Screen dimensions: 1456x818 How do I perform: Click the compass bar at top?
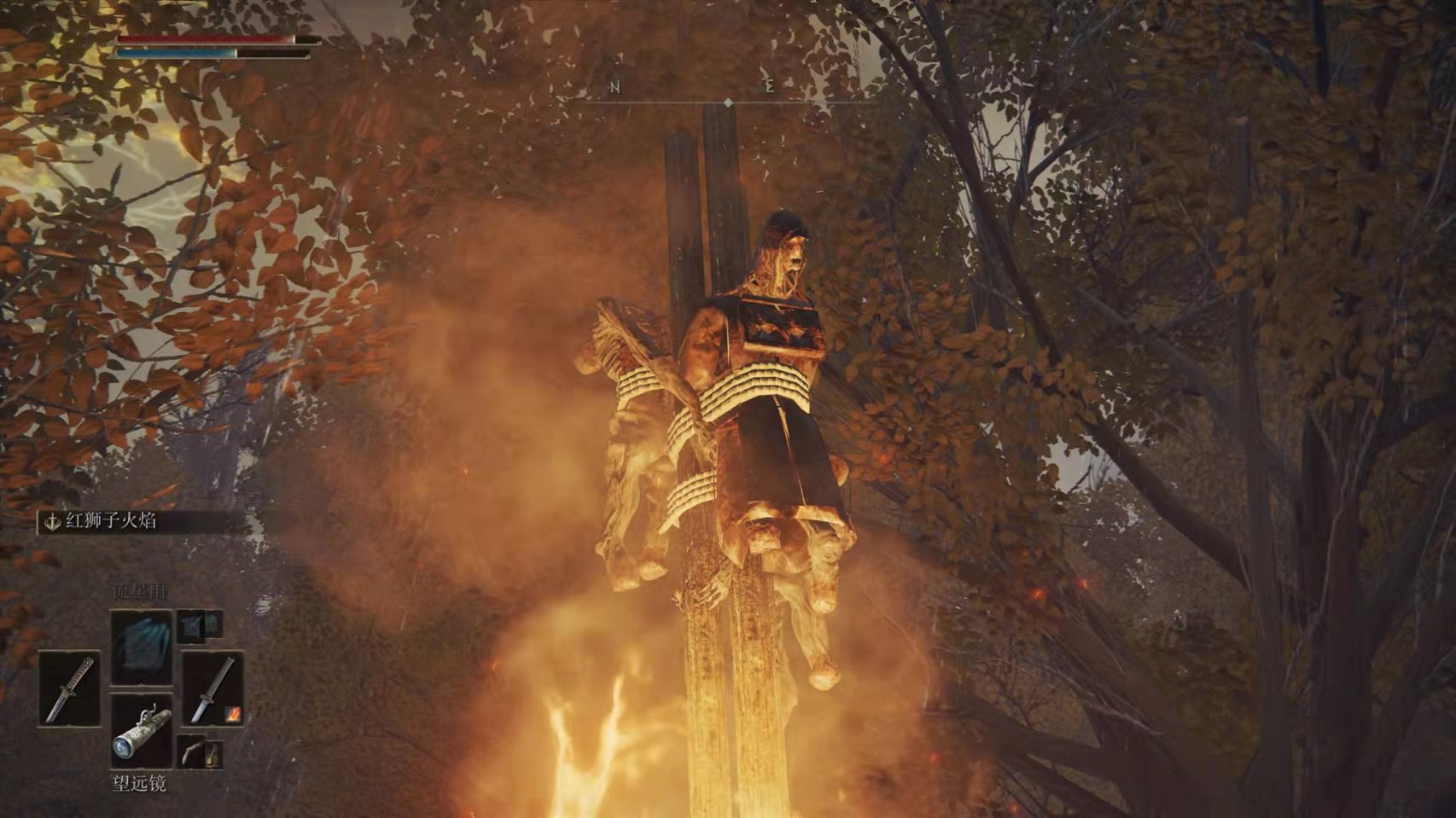click(727, 102)
